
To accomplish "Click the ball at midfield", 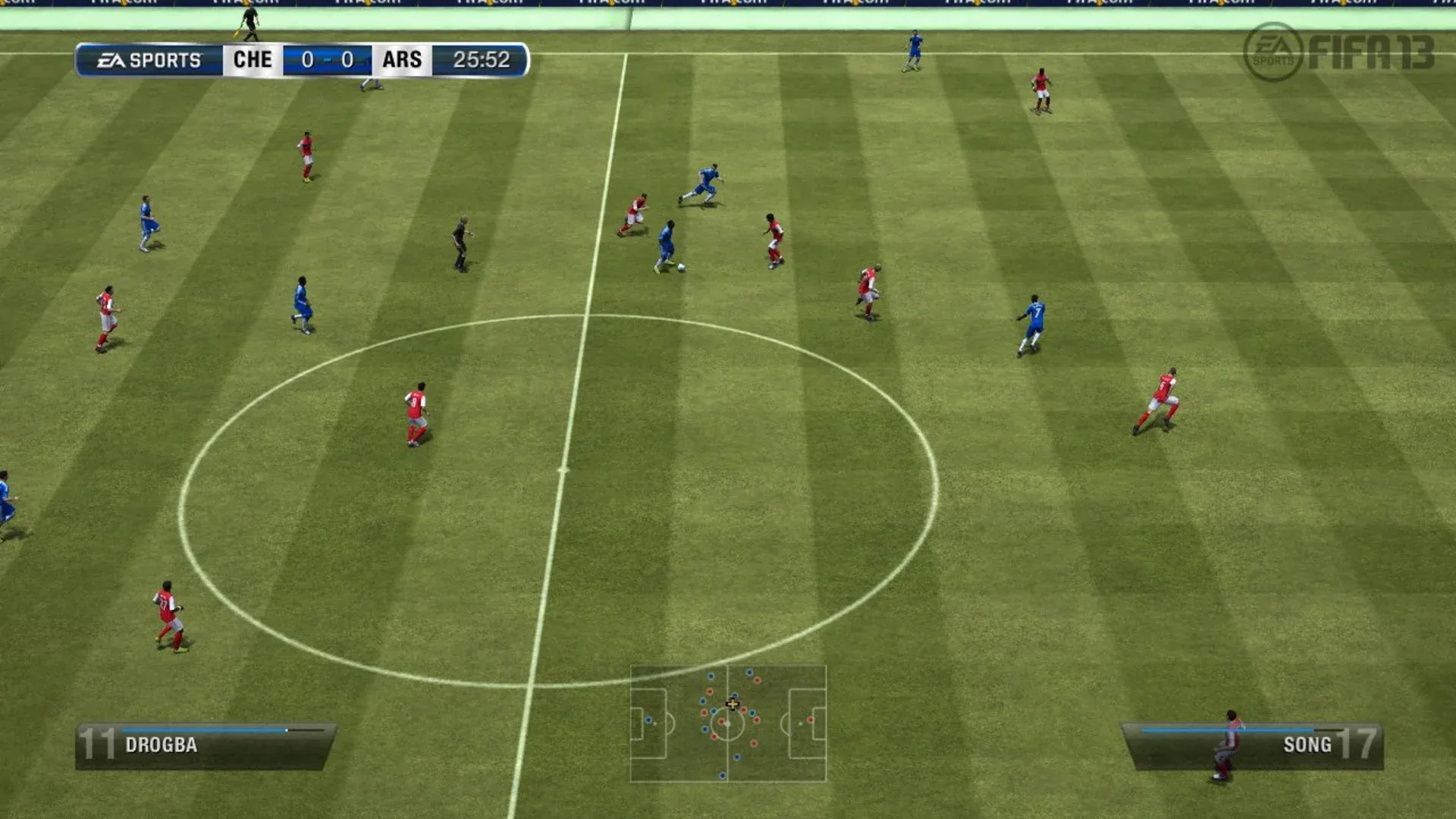I will (680, 269).
